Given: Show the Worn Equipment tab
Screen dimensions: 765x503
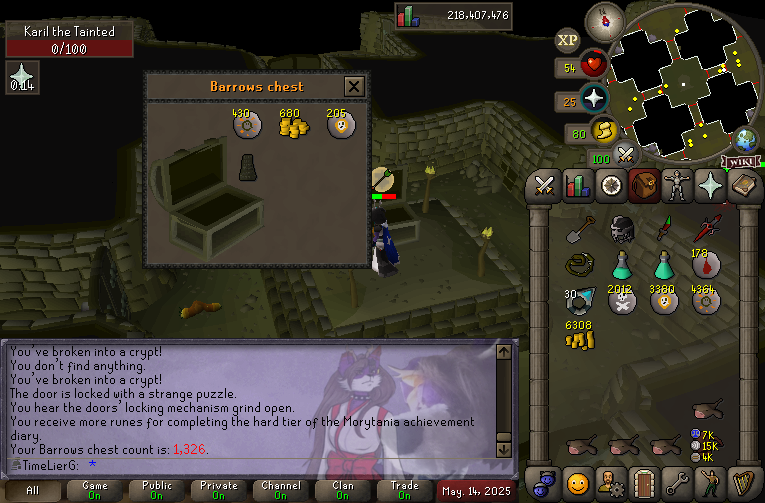Looking at the screenshot, I should point(678,186).
